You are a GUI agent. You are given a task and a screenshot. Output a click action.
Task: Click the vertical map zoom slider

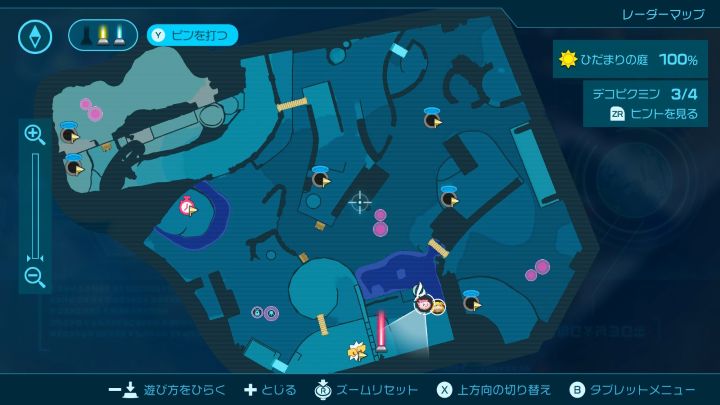[35, 206]
